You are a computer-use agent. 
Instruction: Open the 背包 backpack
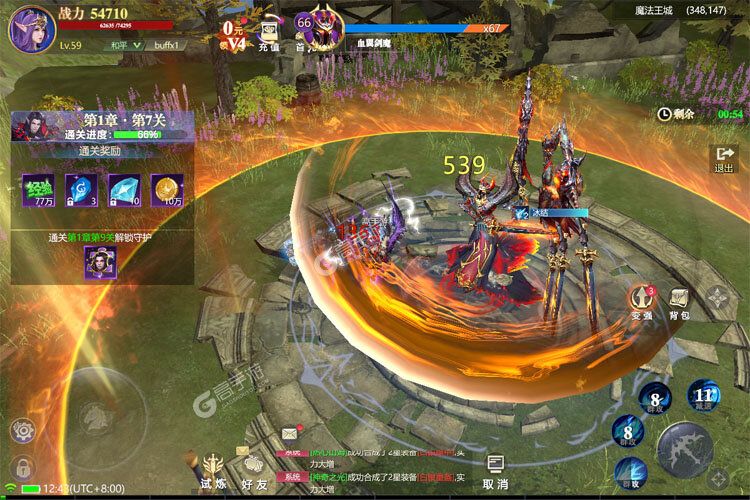tap(680, 301)
